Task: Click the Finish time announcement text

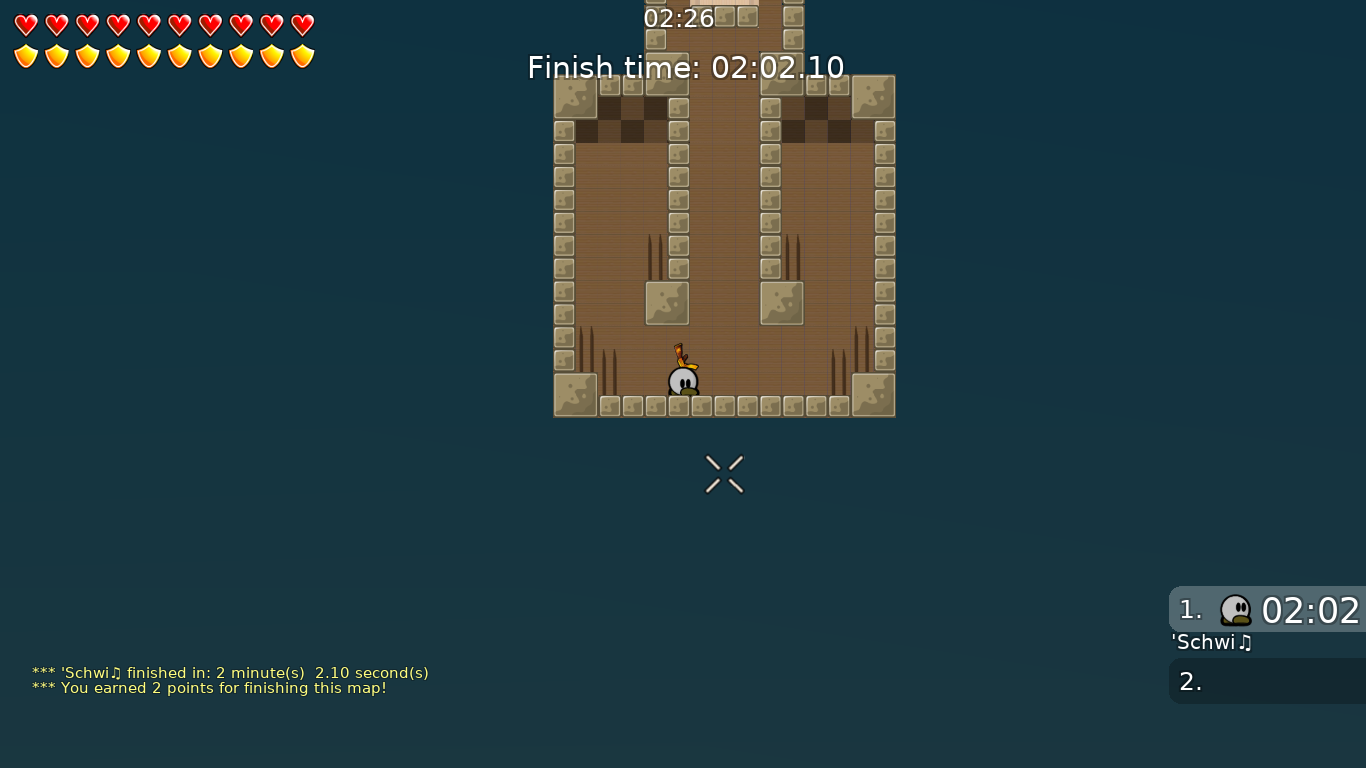Action: click(686, 67)
